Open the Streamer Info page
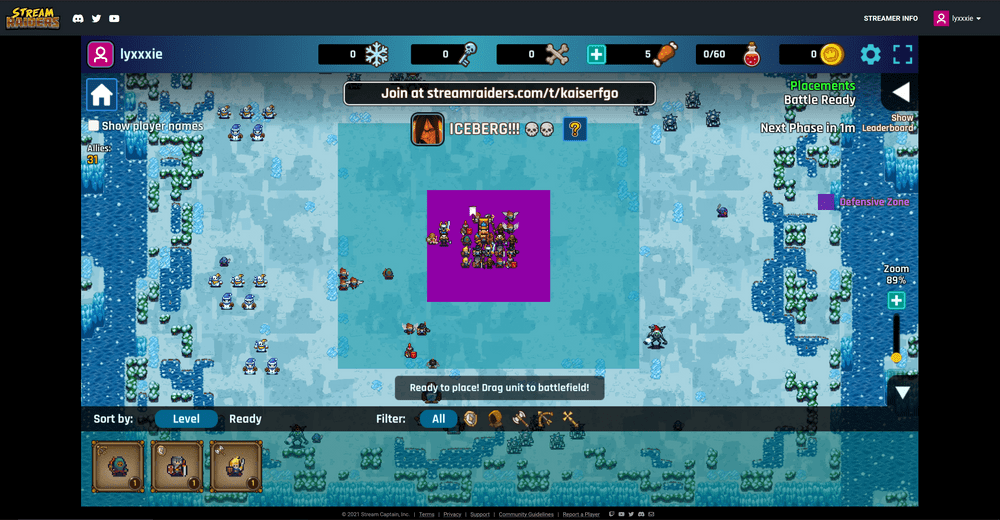Viewport: 1000px width, 520px height. click(890, 18)
